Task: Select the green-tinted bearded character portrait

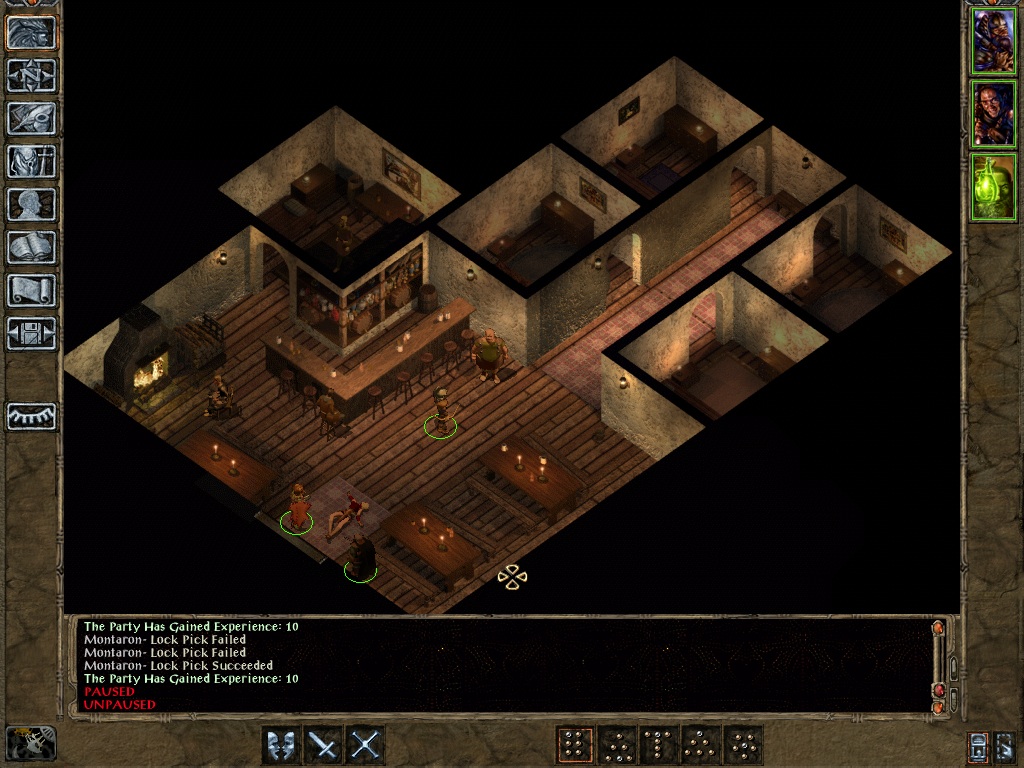Action: click(x=994, y=187)
